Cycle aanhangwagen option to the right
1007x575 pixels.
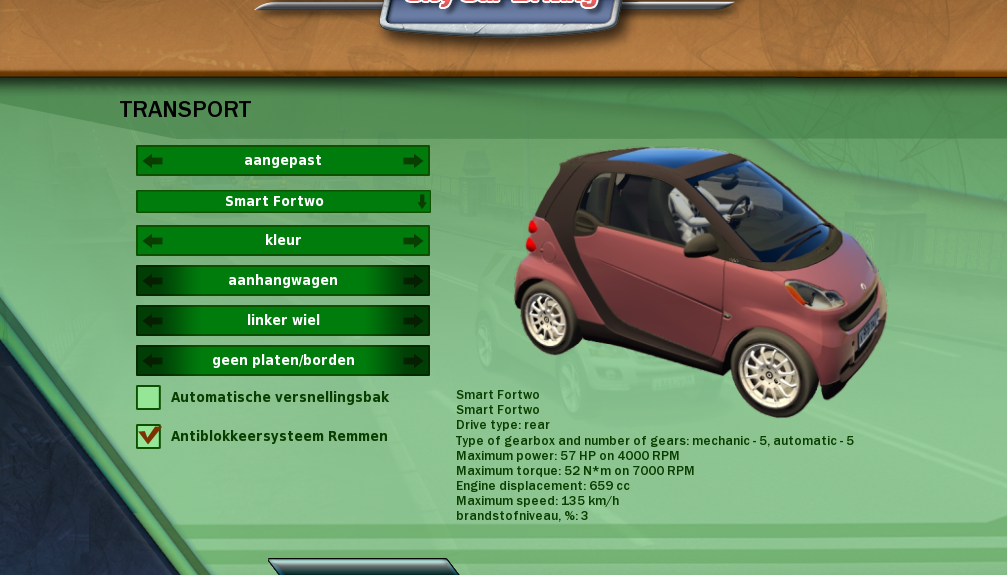click(x=412, y=281)
